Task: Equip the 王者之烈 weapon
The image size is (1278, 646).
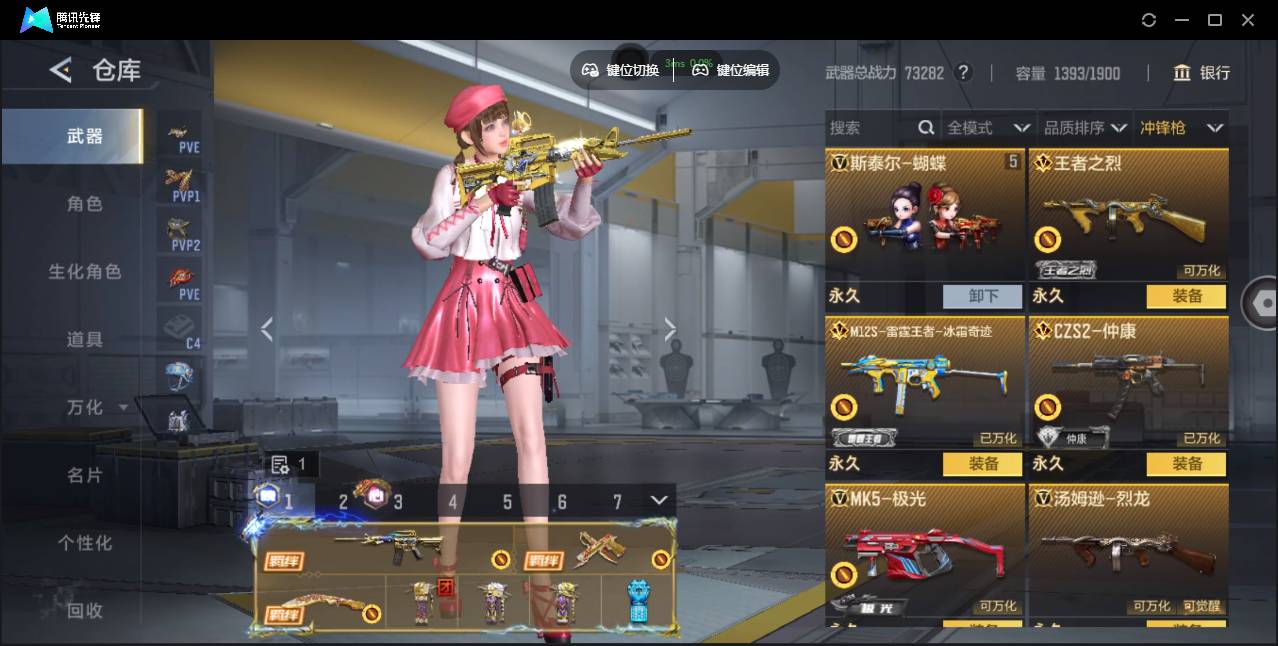Action: tap(1187, 296)
